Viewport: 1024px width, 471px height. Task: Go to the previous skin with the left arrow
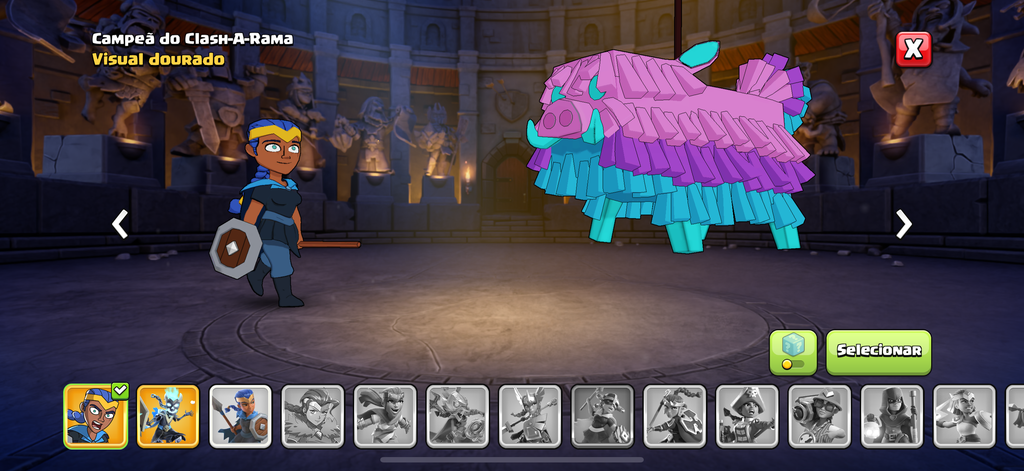[x=120, y=224]
